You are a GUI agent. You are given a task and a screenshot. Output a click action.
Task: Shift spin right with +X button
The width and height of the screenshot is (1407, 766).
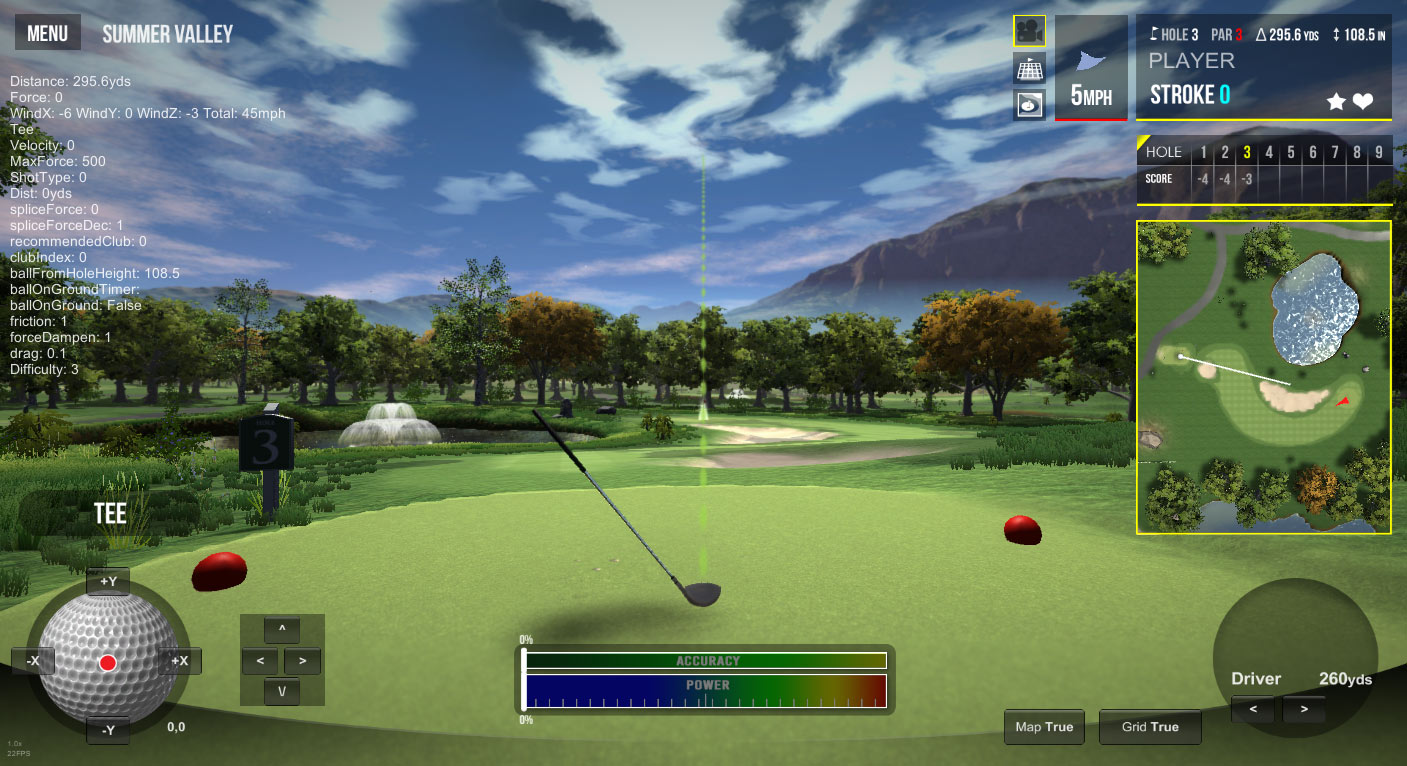tap(180, 661)
